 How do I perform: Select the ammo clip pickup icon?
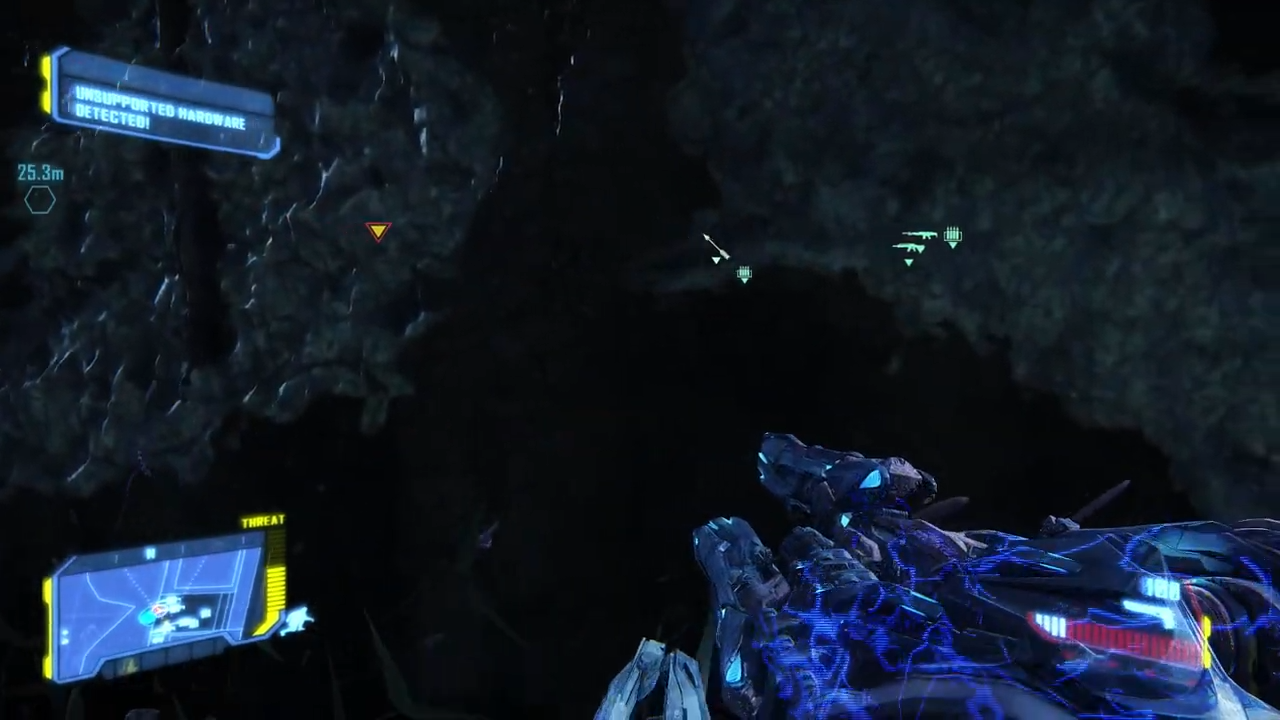(953, 235)
